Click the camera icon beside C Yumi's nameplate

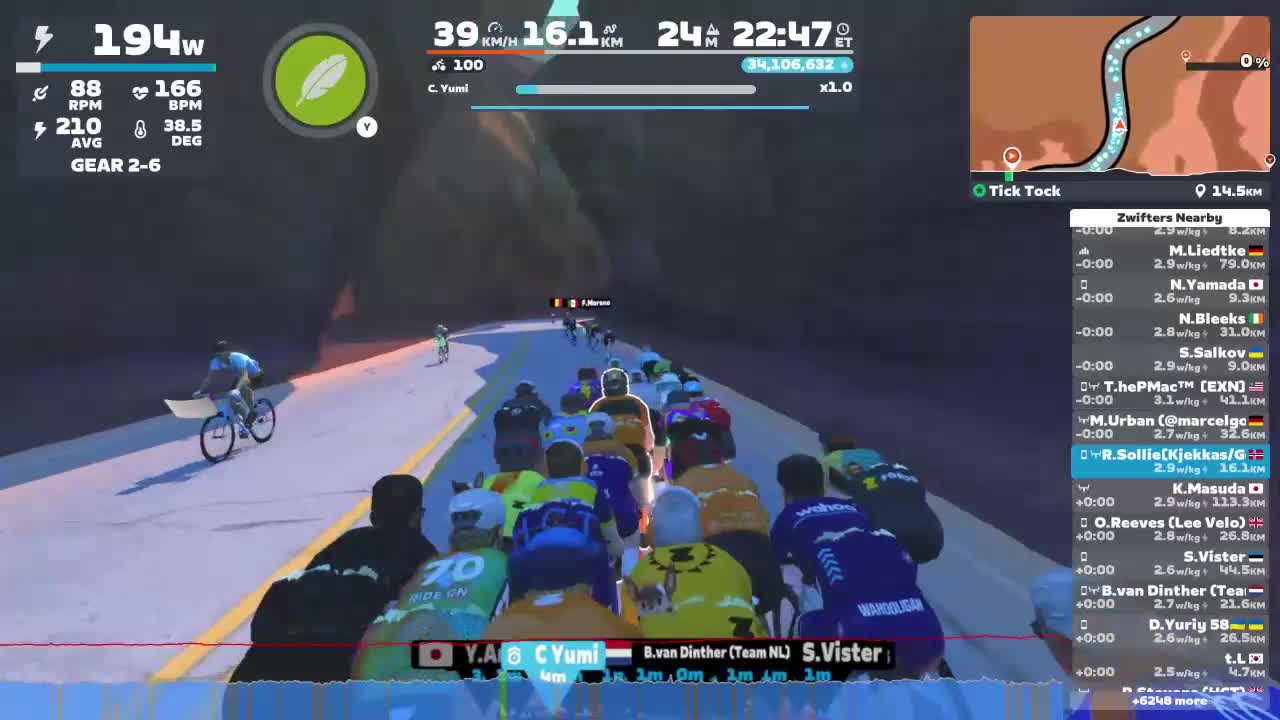click(513, 654)
